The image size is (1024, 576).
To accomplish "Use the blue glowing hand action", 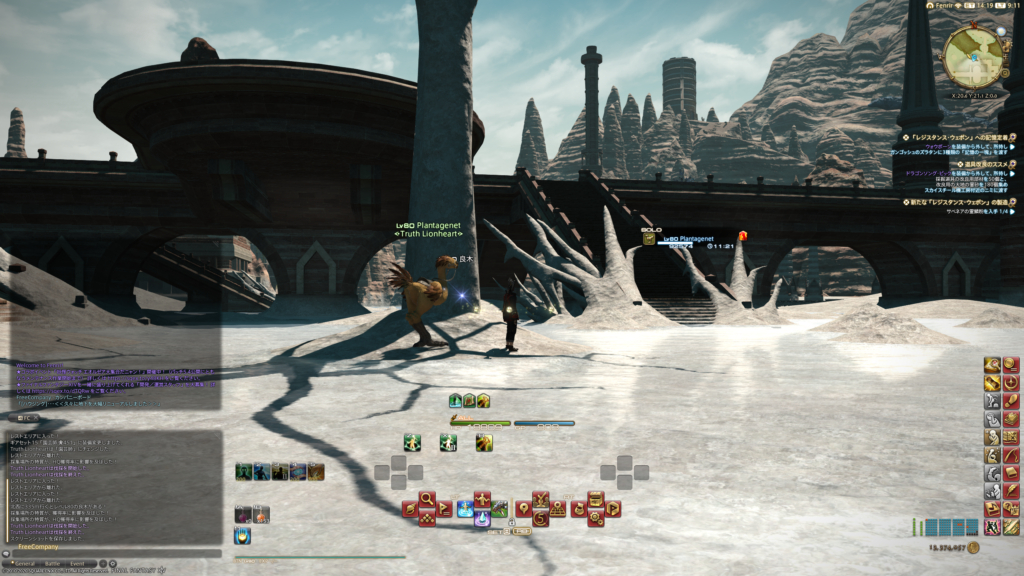I will (242, 535).
